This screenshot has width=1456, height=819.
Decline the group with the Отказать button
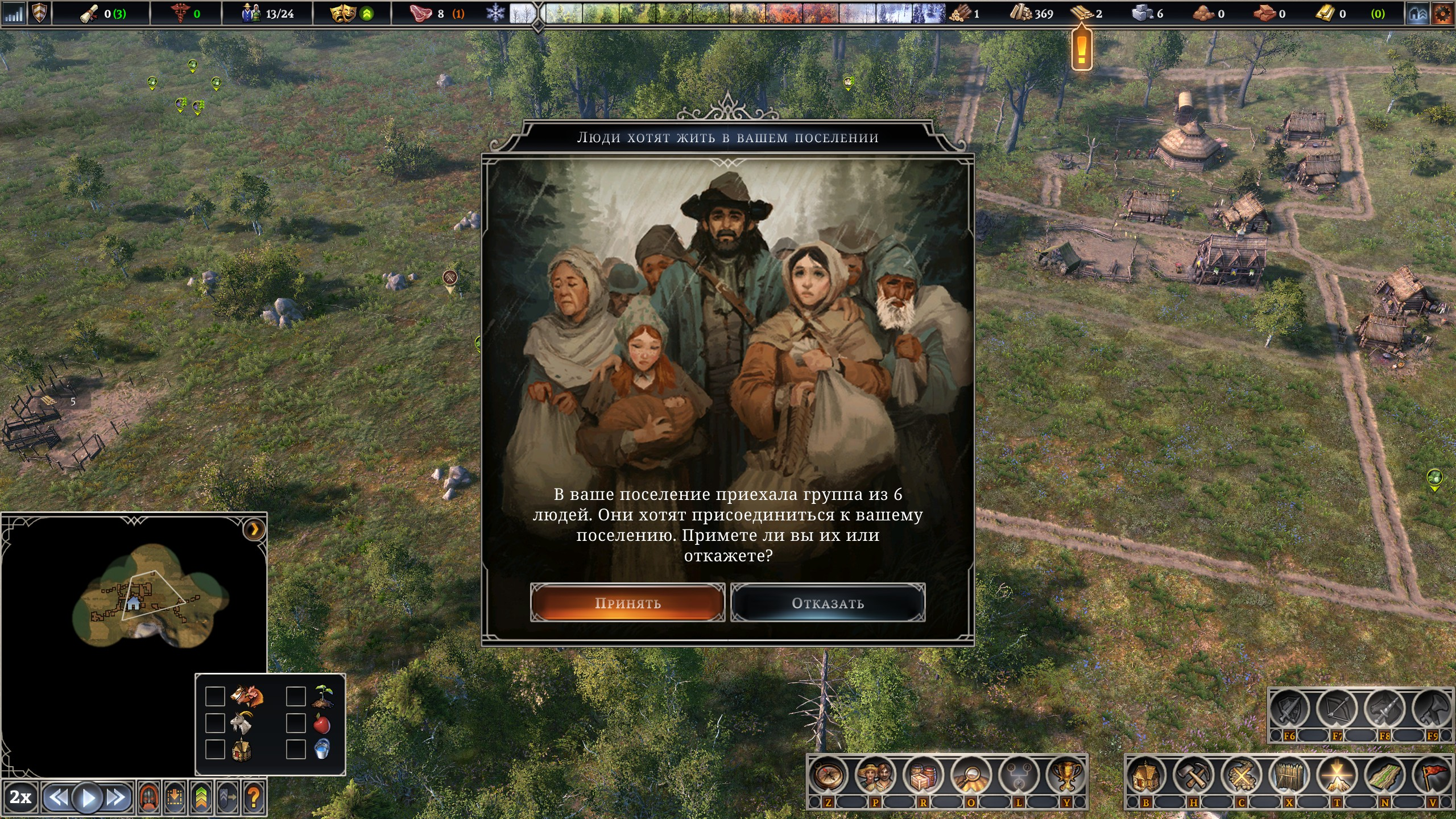pyautogui.click(x=828, y=603)
